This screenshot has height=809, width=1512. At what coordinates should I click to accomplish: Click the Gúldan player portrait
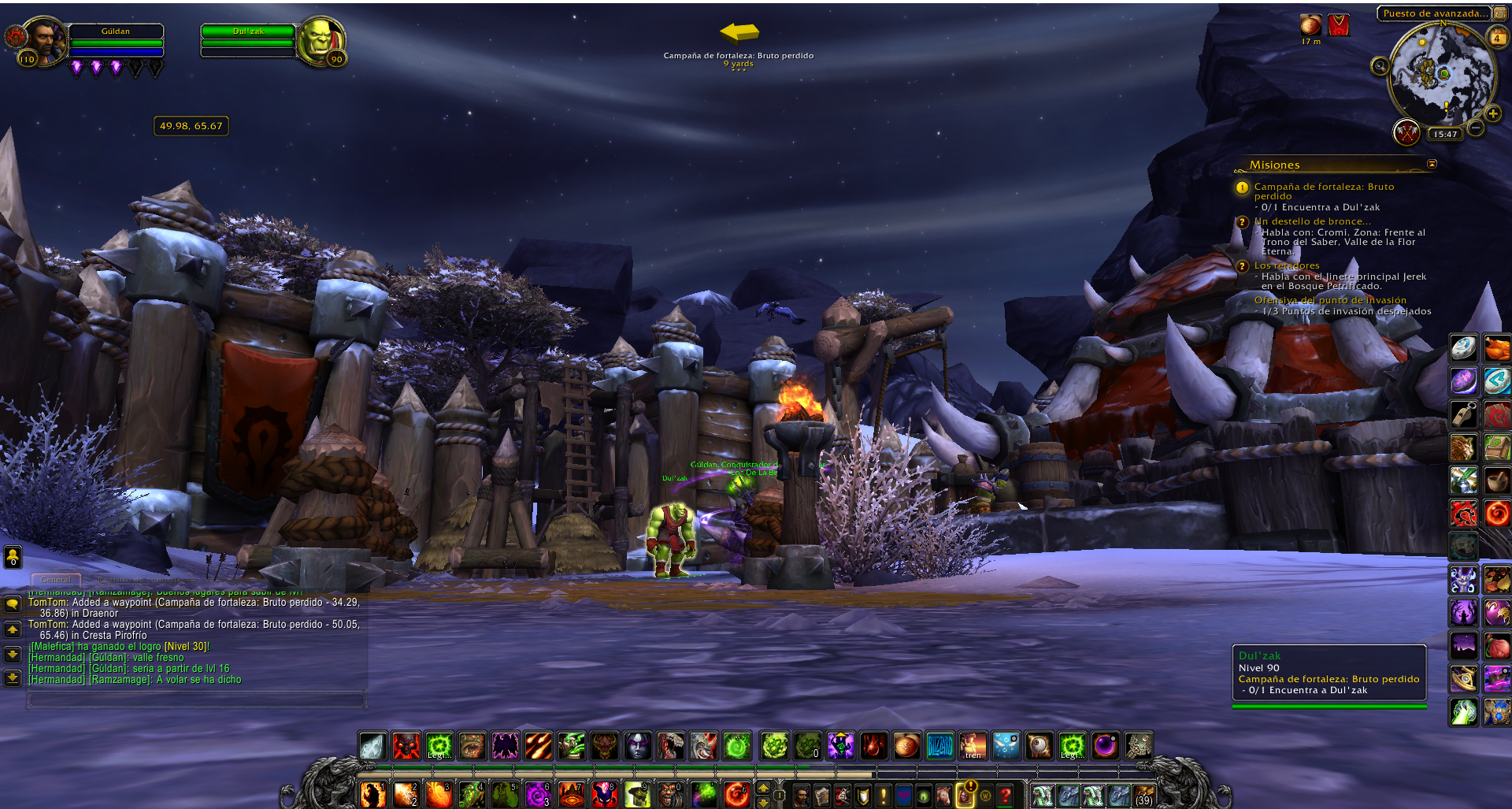tap(44, 41)
